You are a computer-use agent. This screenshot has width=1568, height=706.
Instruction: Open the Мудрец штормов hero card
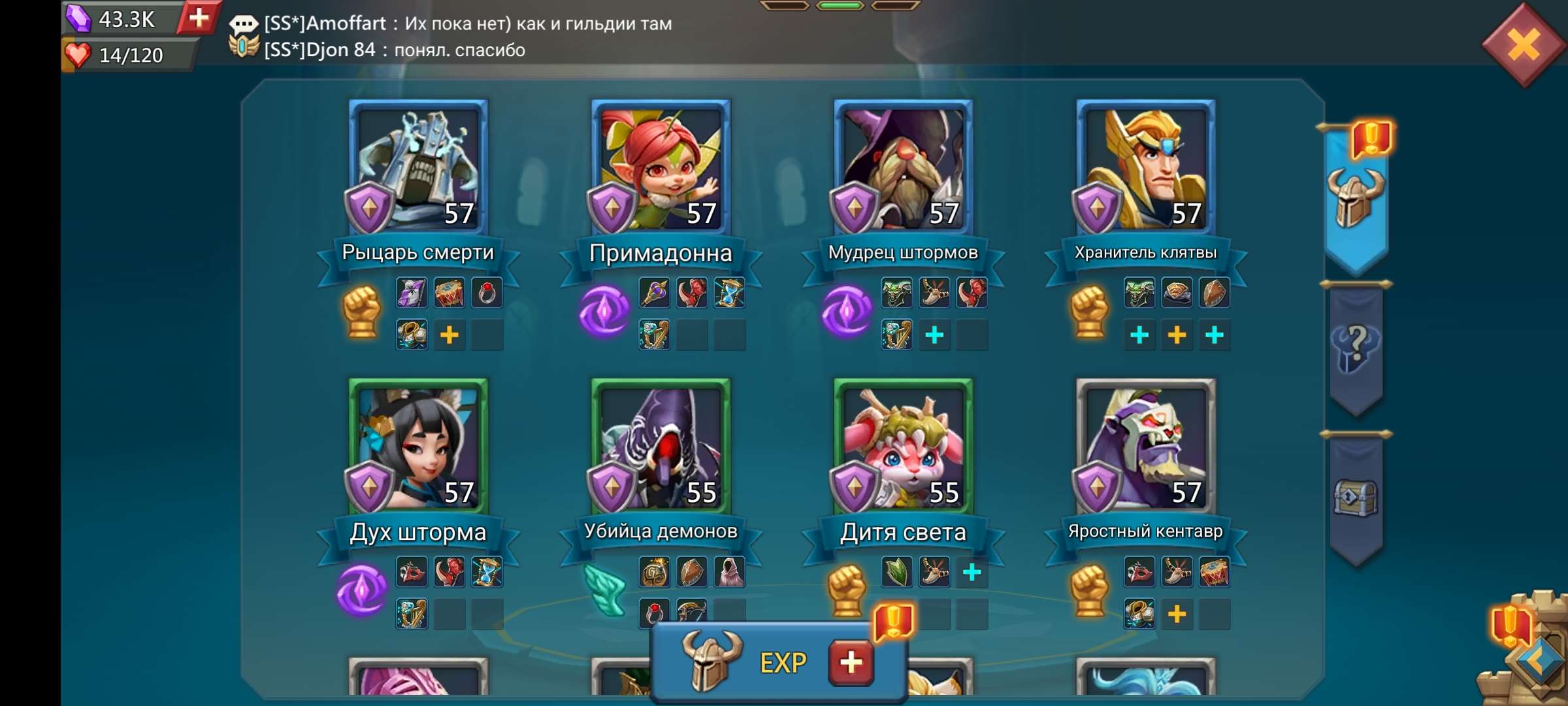click(x=903, y=167)
